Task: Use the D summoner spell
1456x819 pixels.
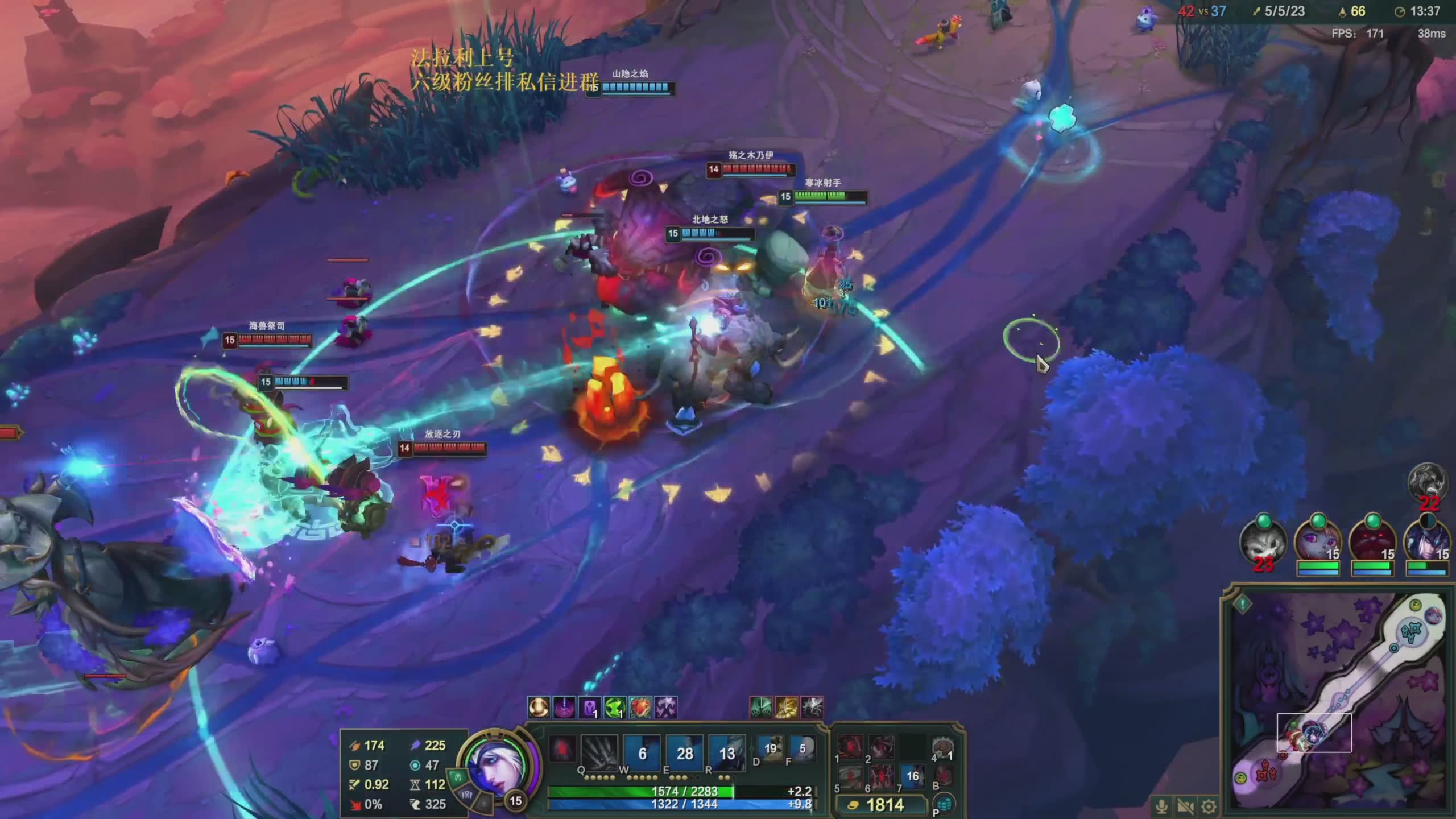Action: pyautogui.click(x=770, y=748)
